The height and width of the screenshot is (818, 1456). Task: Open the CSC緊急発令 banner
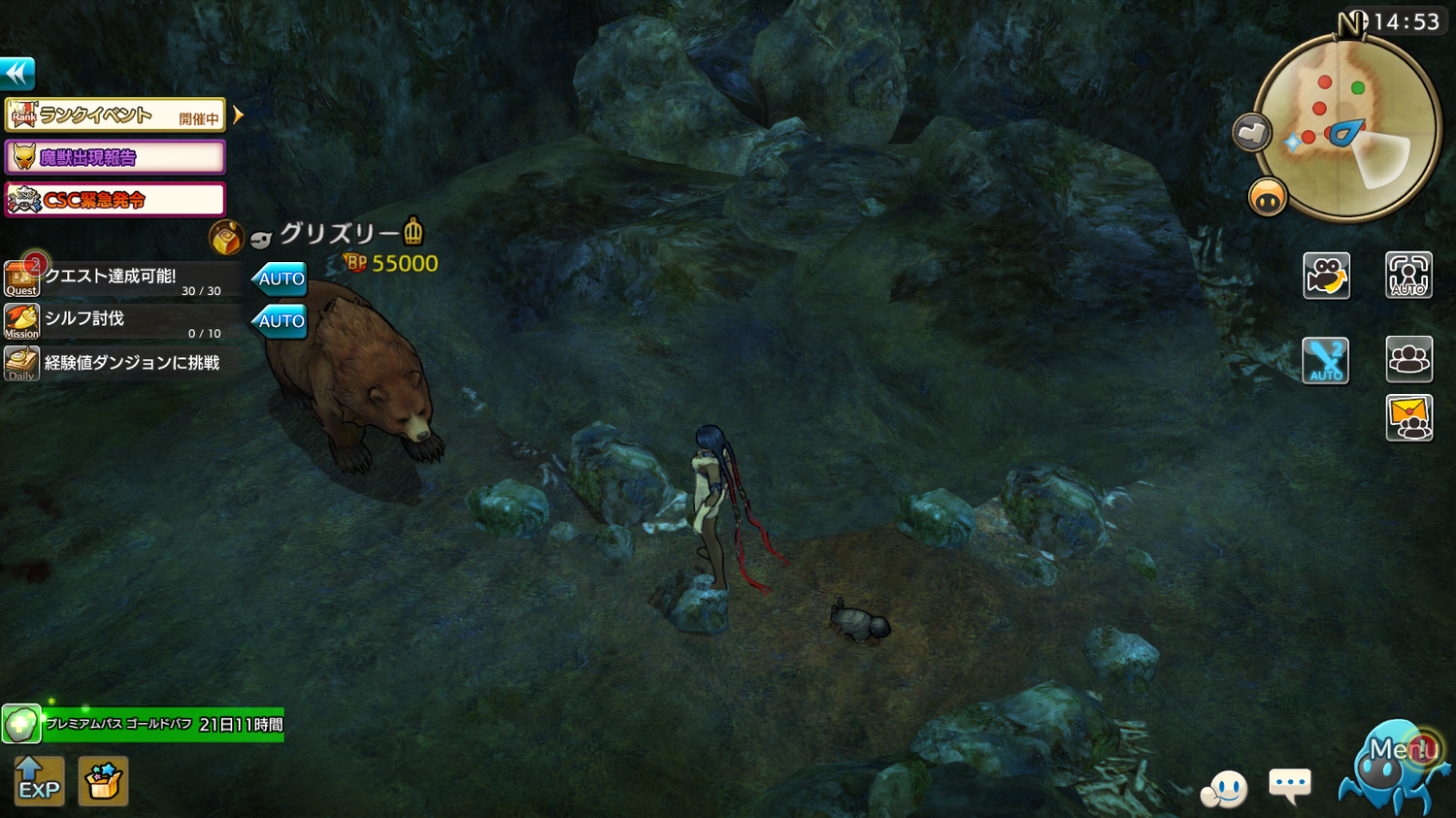point(116,200)
